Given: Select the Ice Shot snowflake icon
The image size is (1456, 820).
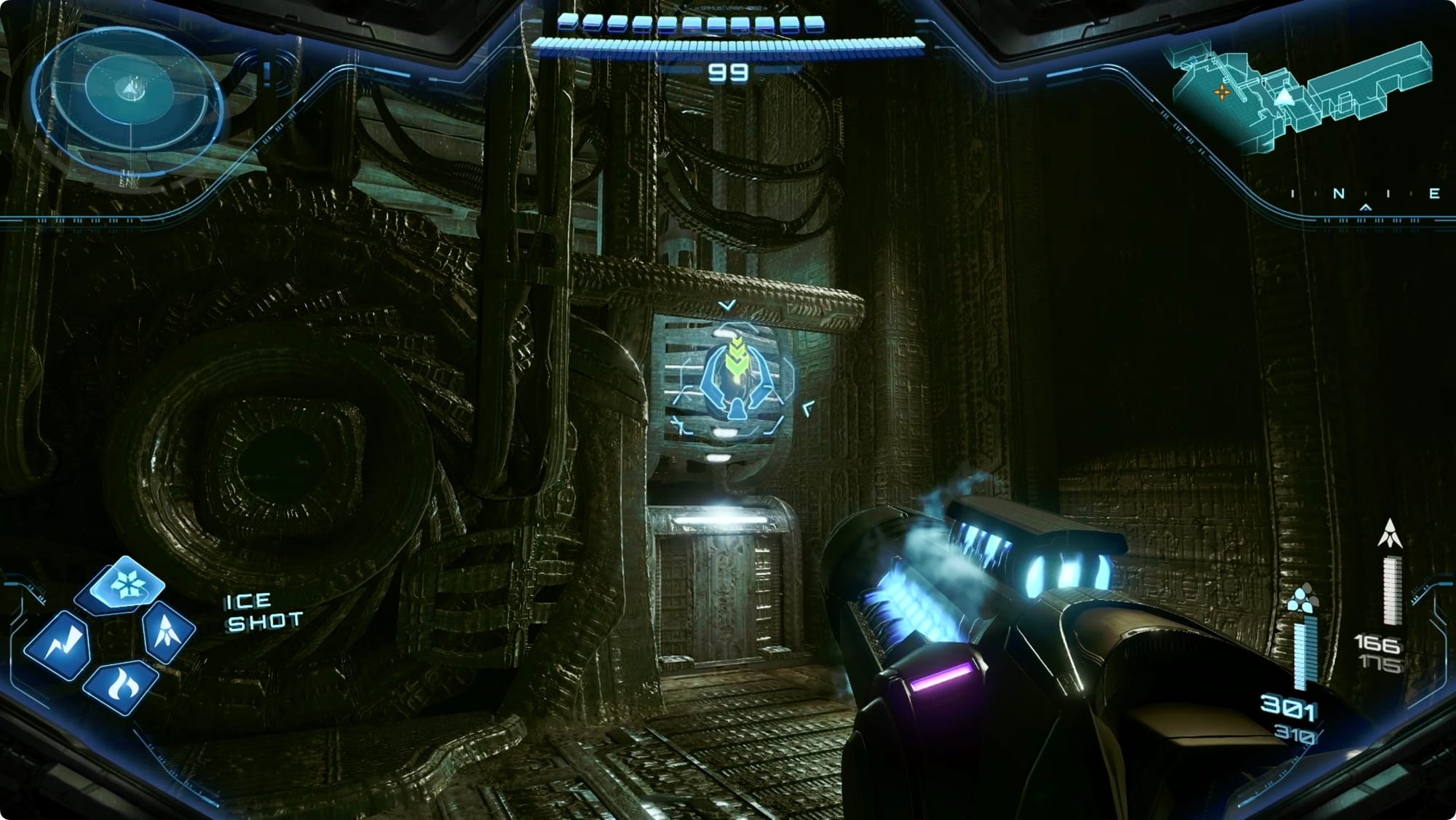Looking at the screenshot, I should (128, 586).
